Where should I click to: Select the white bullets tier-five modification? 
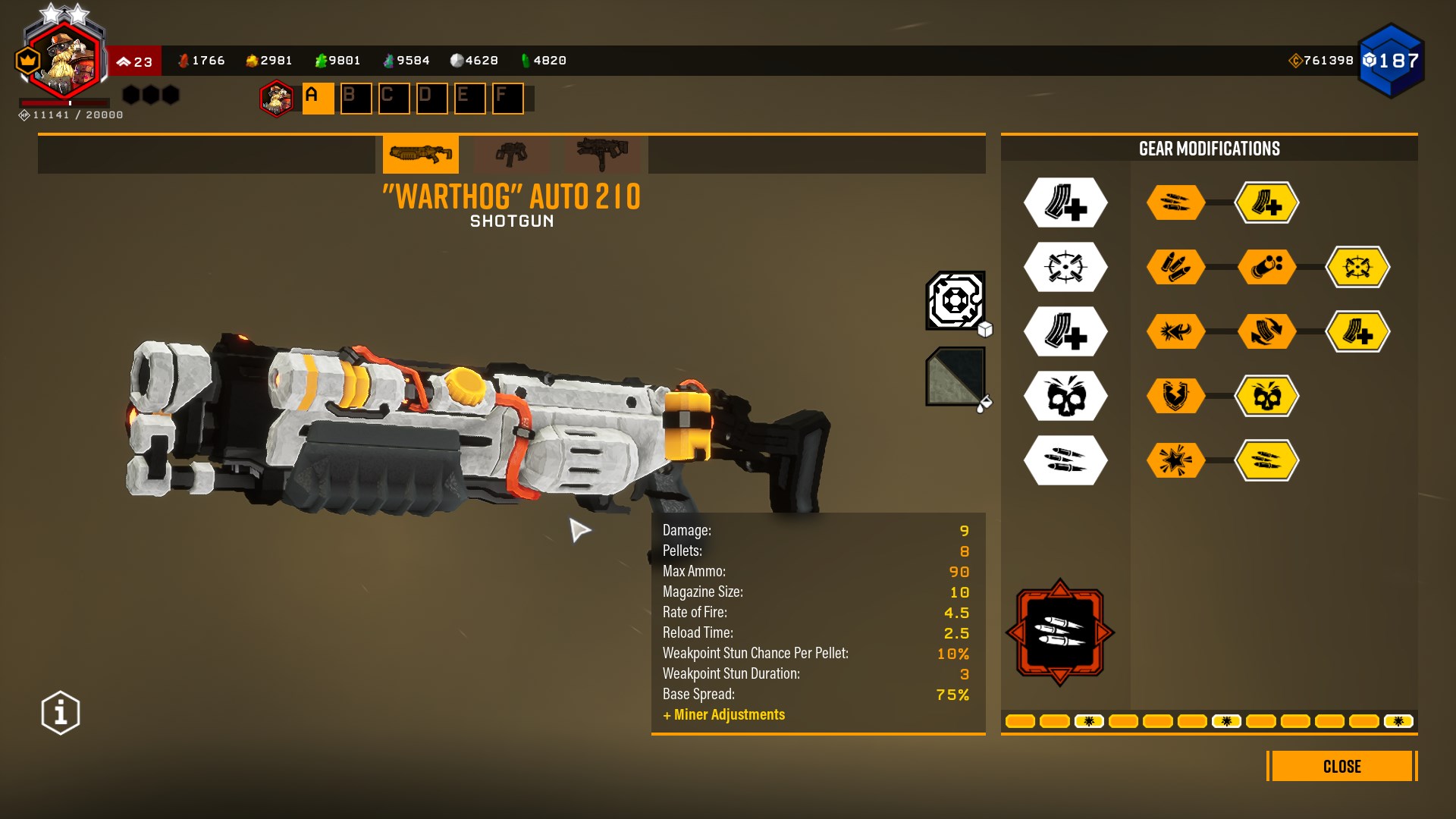coord(1065,460)
